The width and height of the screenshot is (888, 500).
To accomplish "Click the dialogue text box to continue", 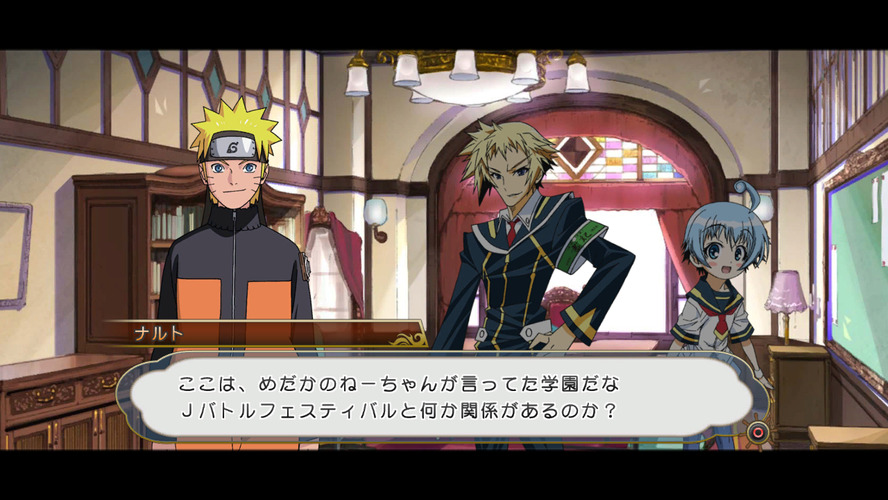I will [x=440, y=397].
